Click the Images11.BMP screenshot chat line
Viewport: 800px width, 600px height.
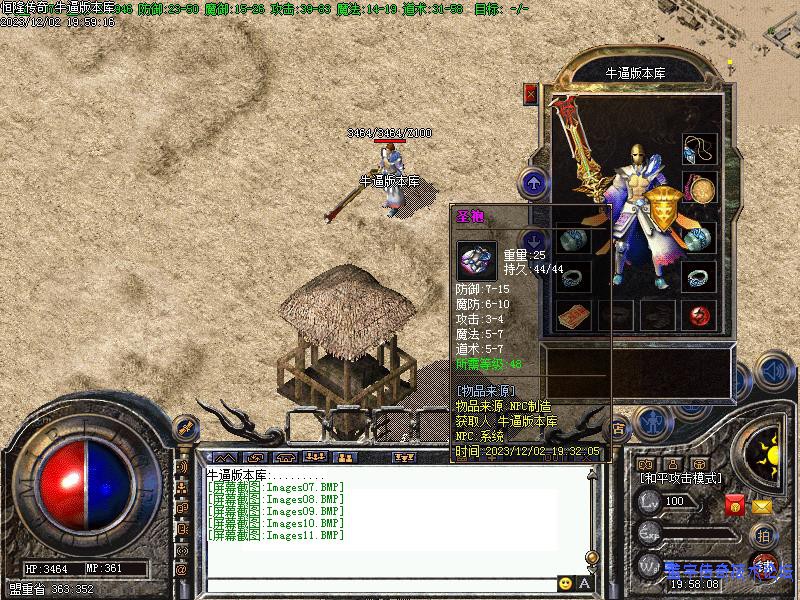(x=276, y=535)
